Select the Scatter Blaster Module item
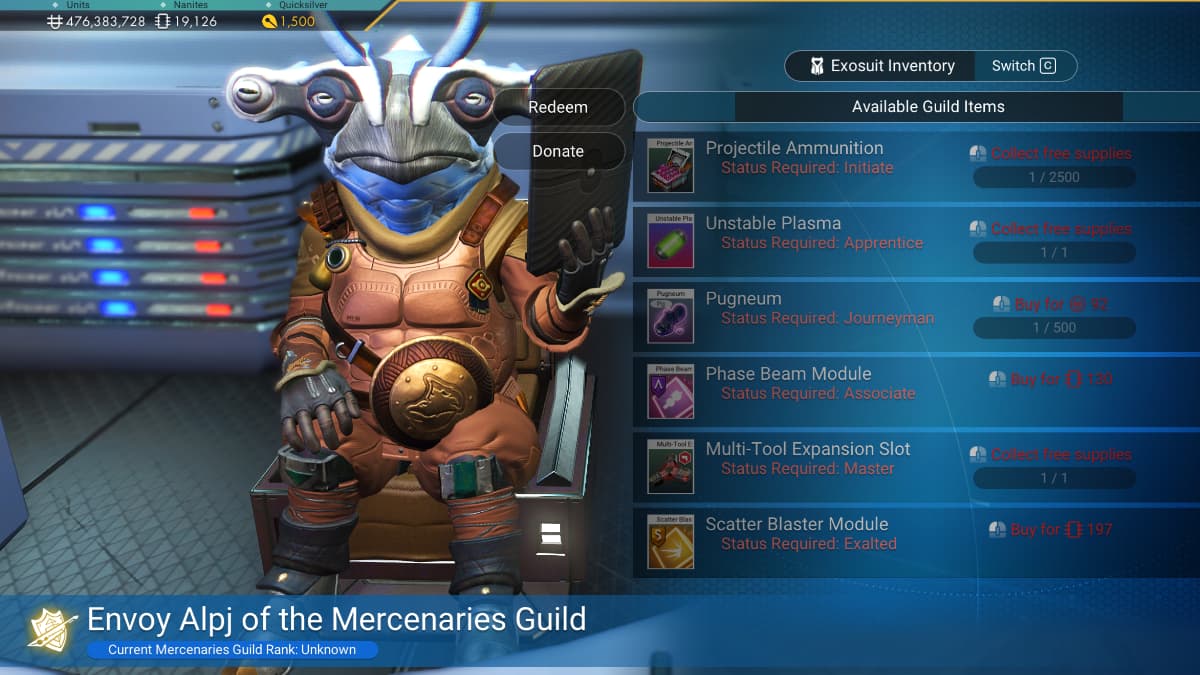 pos(797,533)
